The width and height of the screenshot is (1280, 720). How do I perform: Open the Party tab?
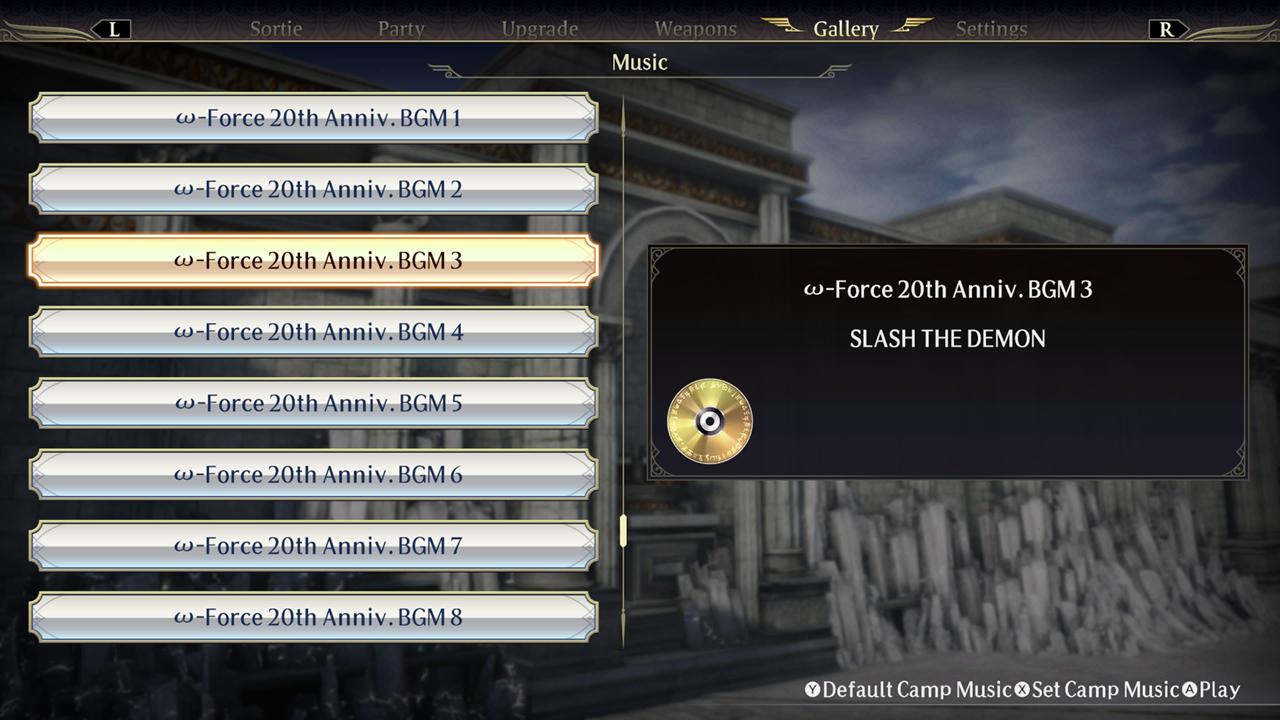(401, 28)
